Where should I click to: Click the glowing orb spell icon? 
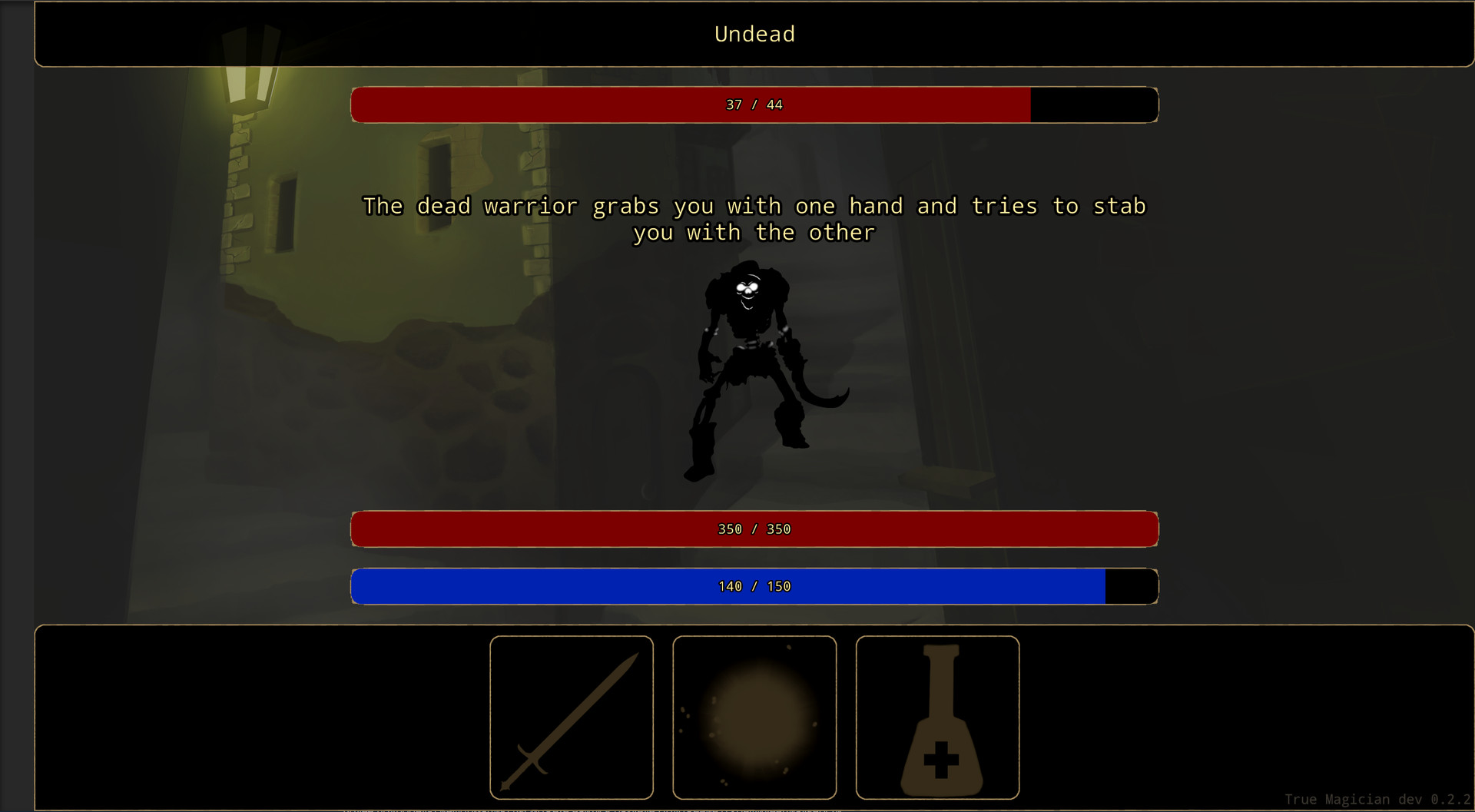[x=755, y=717]
